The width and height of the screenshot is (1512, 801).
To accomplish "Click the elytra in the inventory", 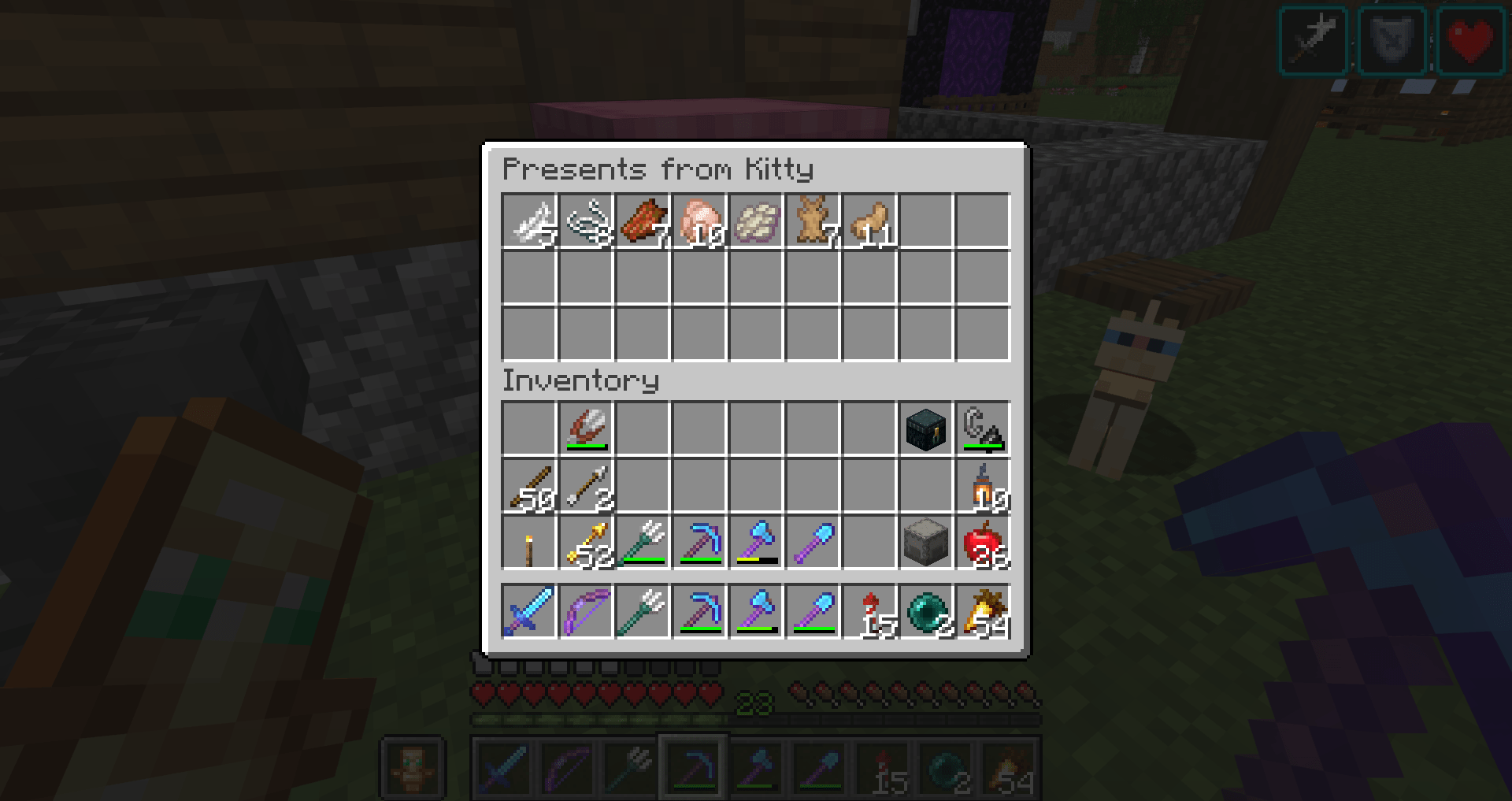I will (x=587, y=429).
